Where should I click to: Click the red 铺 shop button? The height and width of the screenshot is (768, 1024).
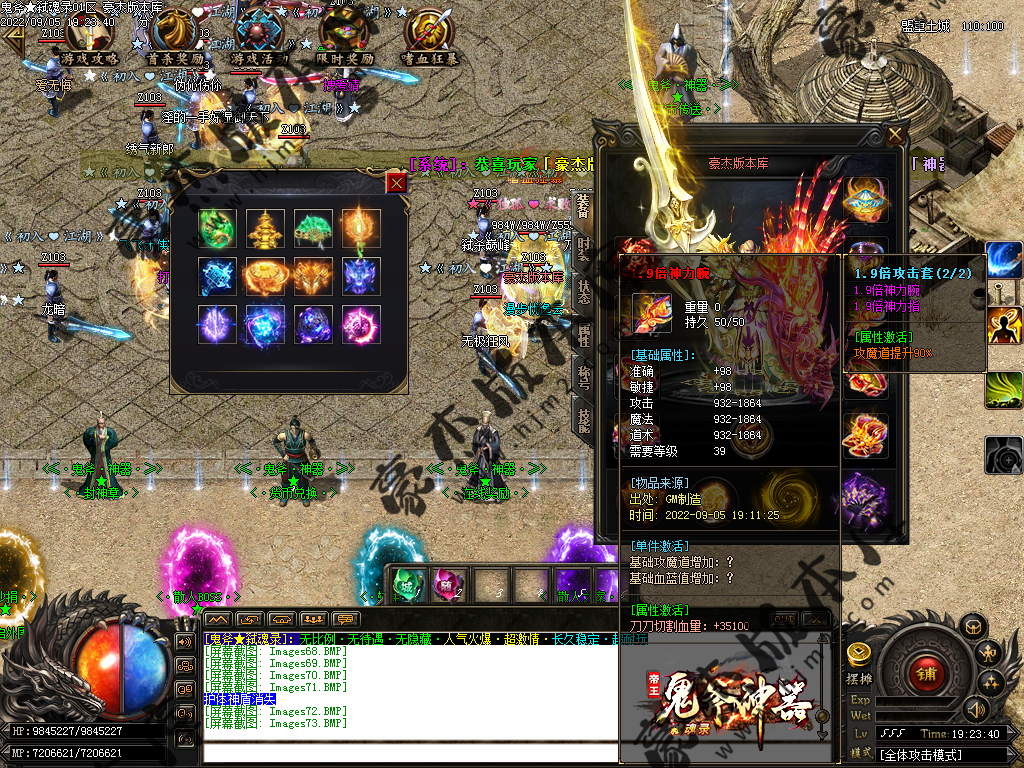925,672
